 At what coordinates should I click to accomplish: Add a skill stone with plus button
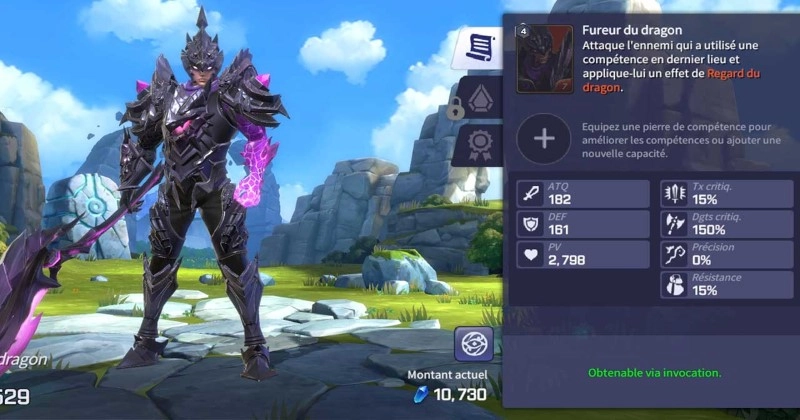(x=545, y=139)
